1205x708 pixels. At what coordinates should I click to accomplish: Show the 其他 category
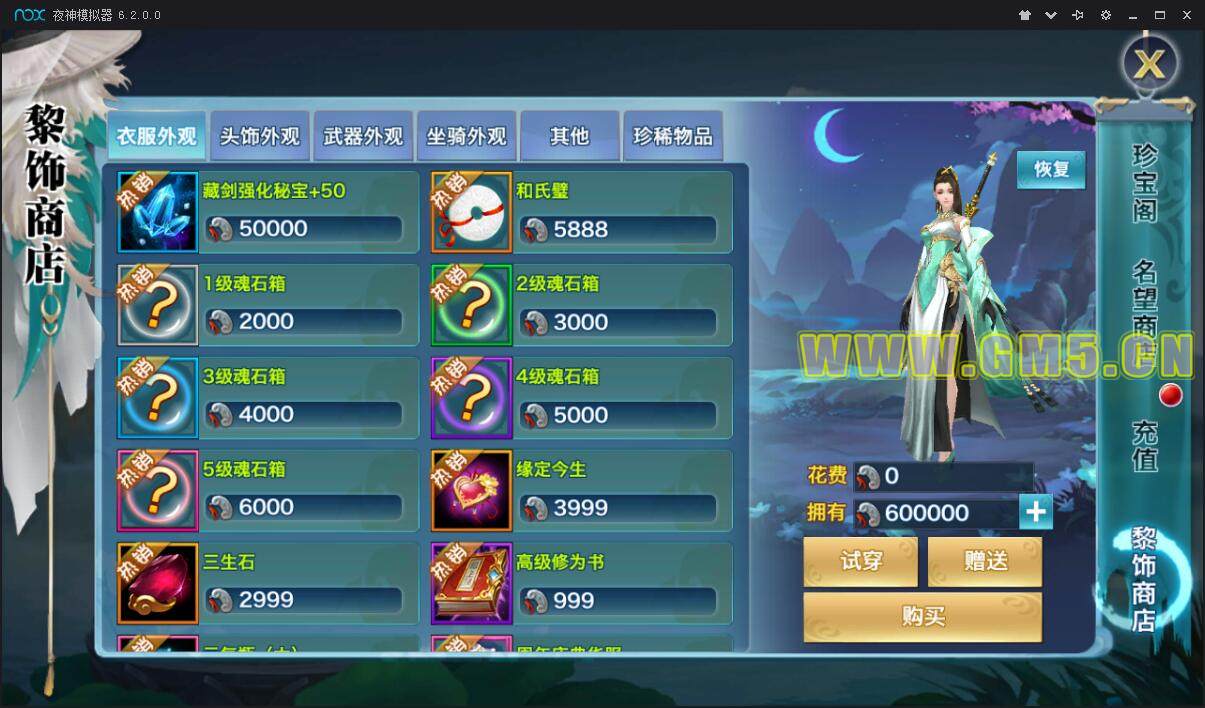[570, 136]
